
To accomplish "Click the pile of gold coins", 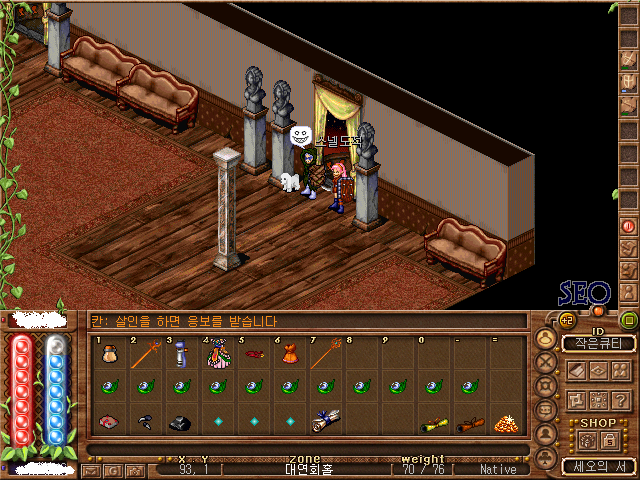I will tap(505, 422).
